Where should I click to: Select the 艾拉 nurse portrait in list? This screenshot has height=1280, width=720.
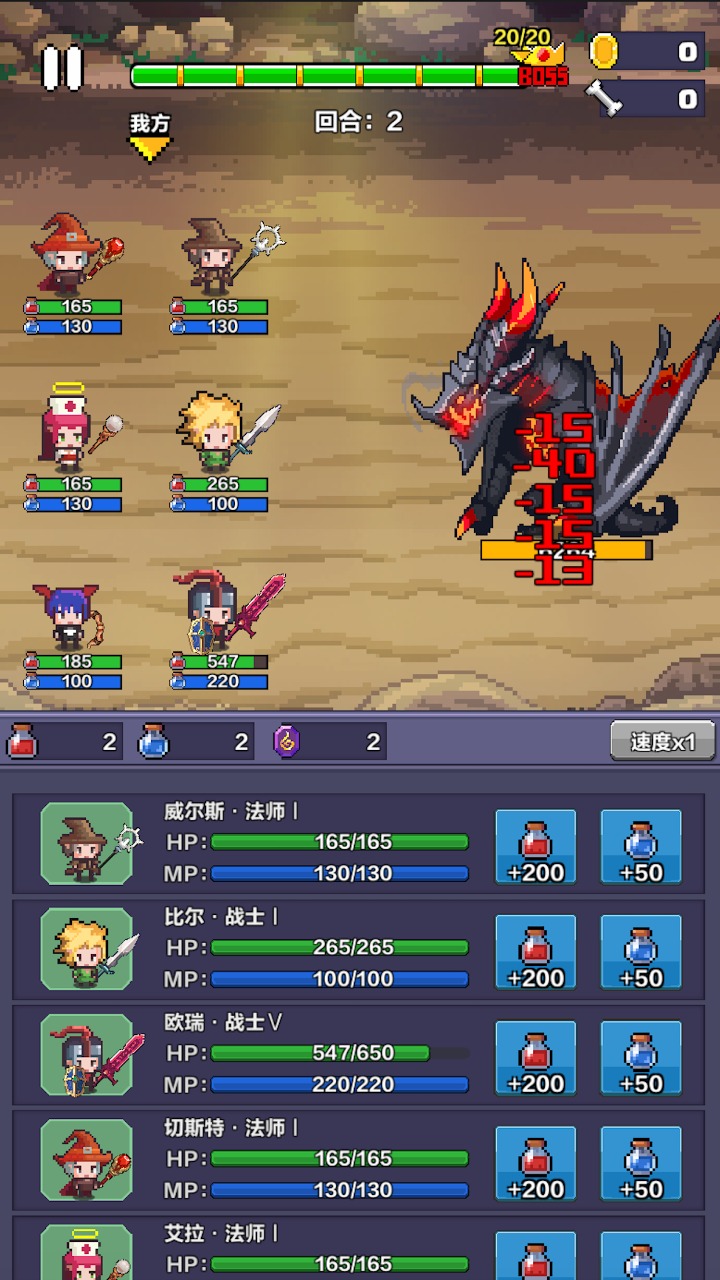[x=87, y=1254]
